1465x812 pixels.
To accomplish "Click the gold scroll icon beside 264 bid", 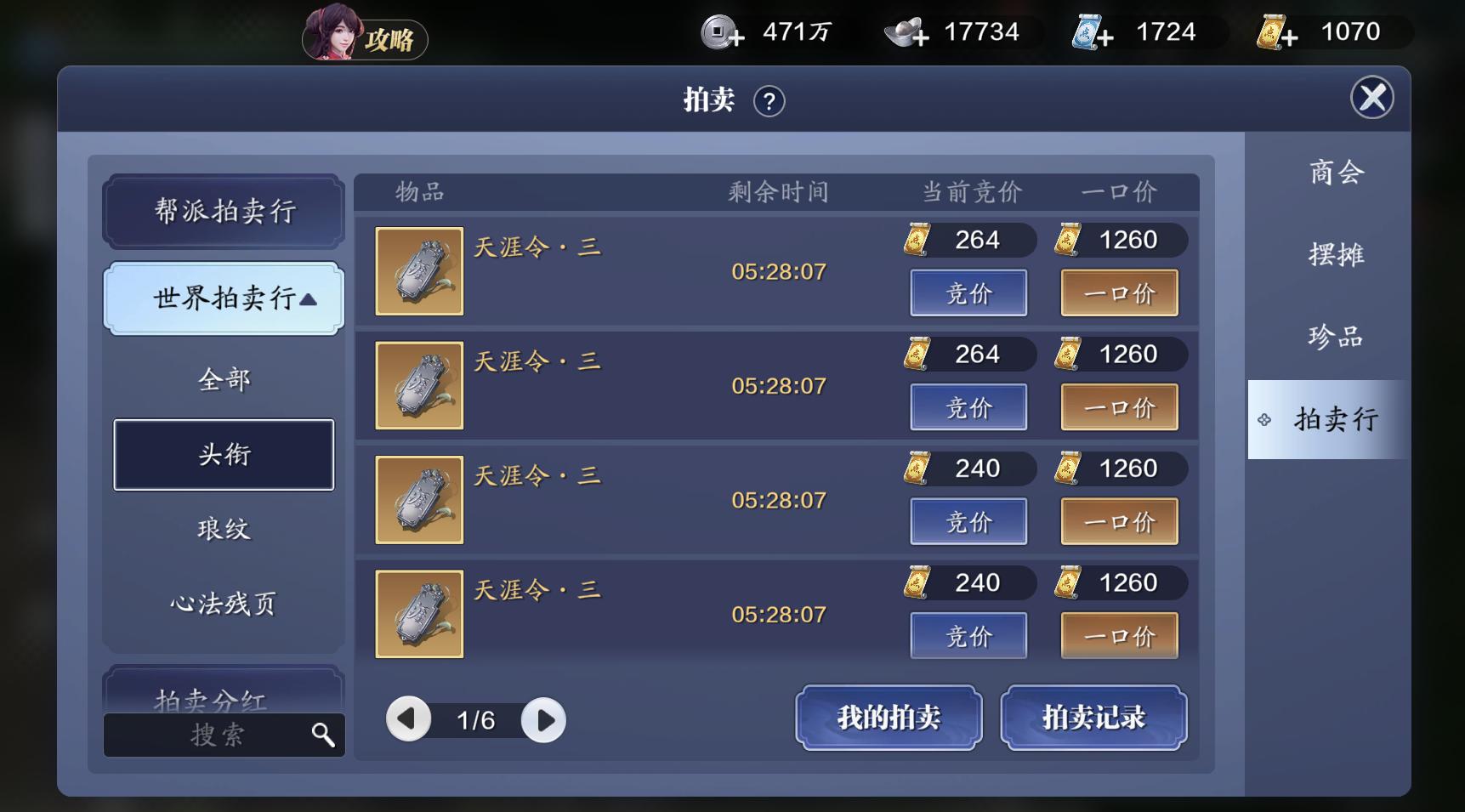I will (917, 240).
